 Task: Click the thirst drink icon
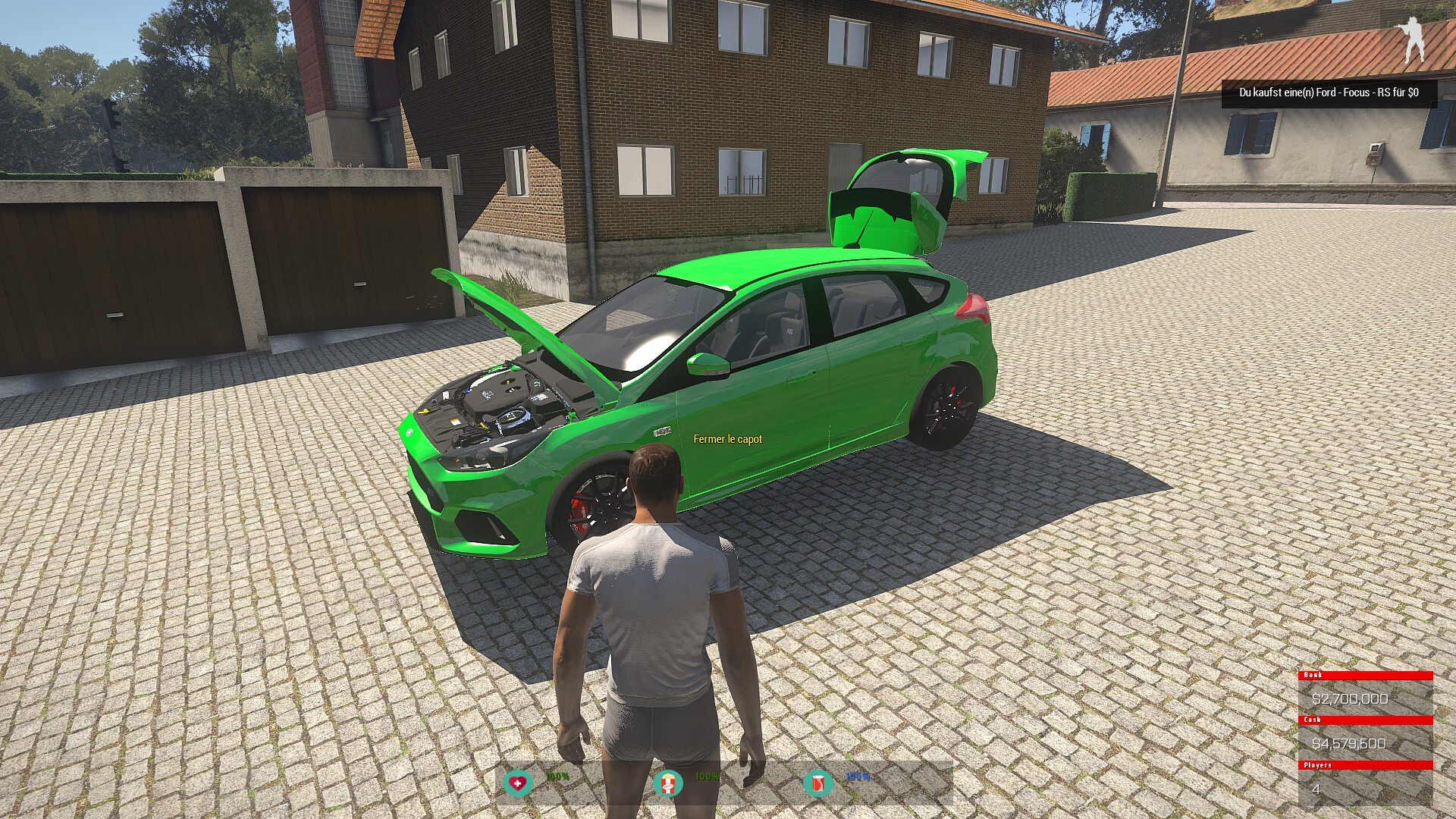coord(817,782)
